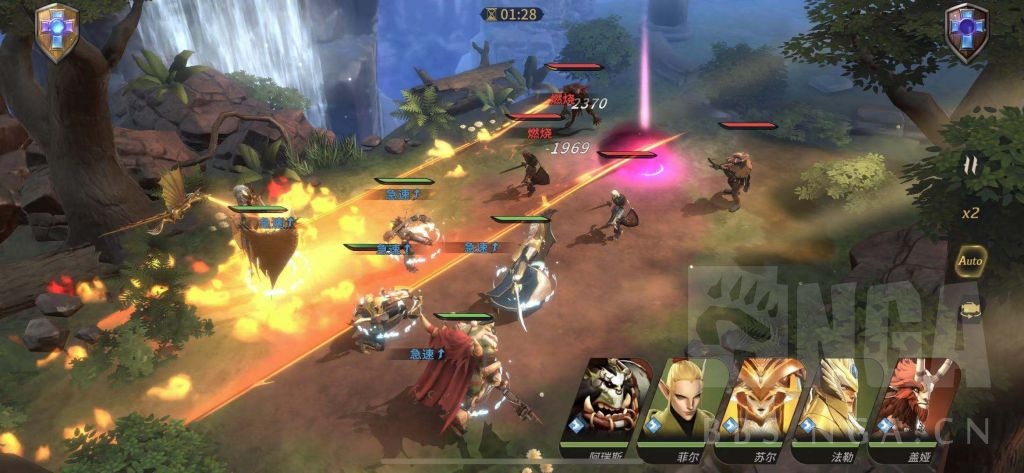Image resolution: width=1024 pixels, height=473 pixels.
Task: Toggle the Auto battle mode
Action: [970, 261]
